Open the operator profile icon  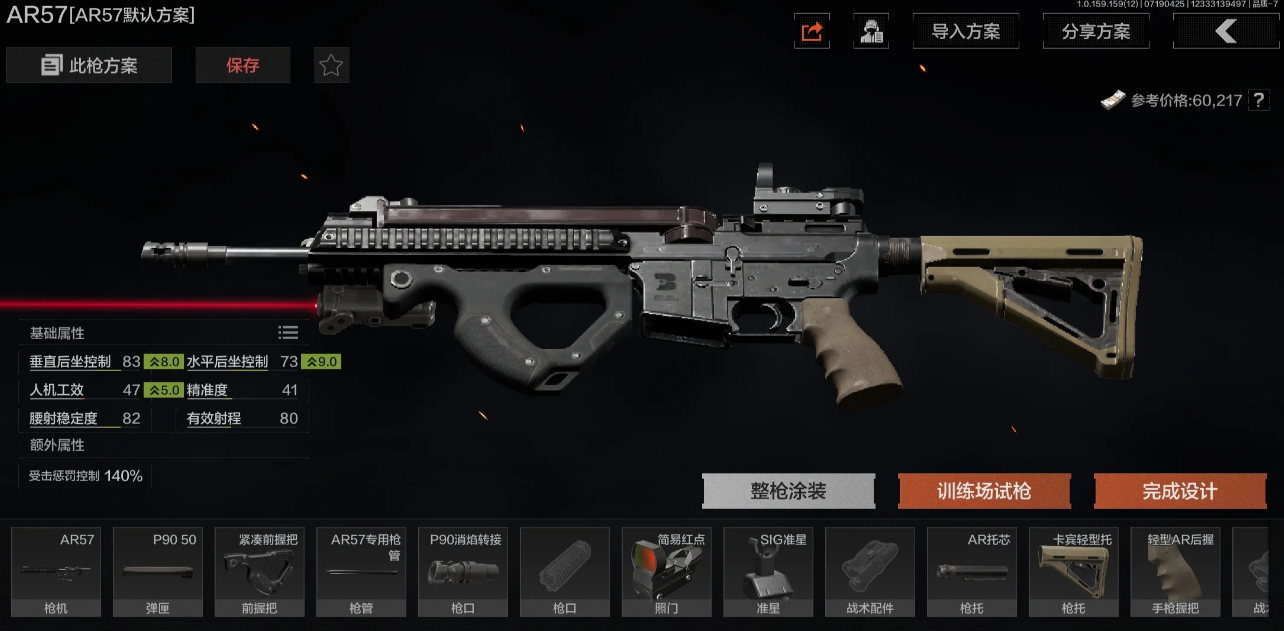[871, 32]
